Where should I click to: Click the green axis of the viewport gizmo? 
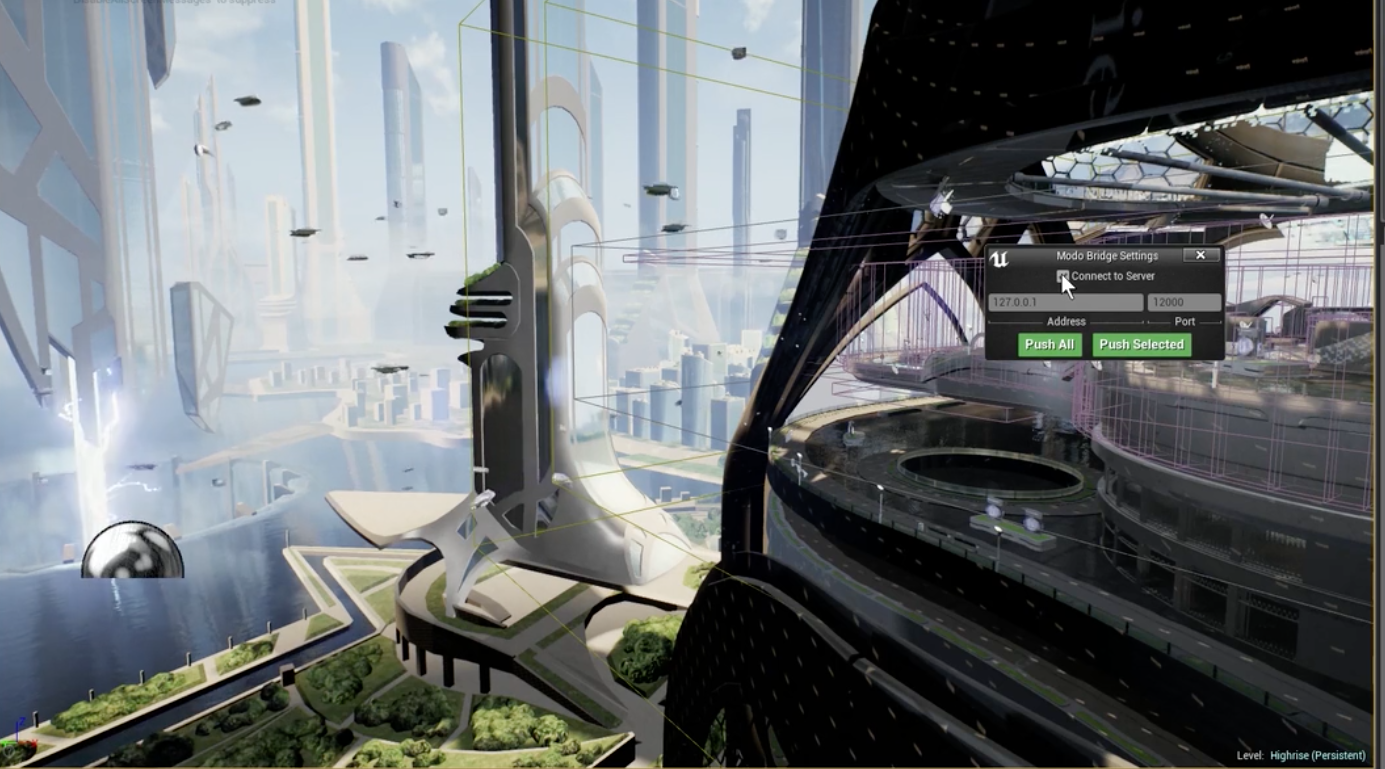pyautogui.click(x=5, y=742)
